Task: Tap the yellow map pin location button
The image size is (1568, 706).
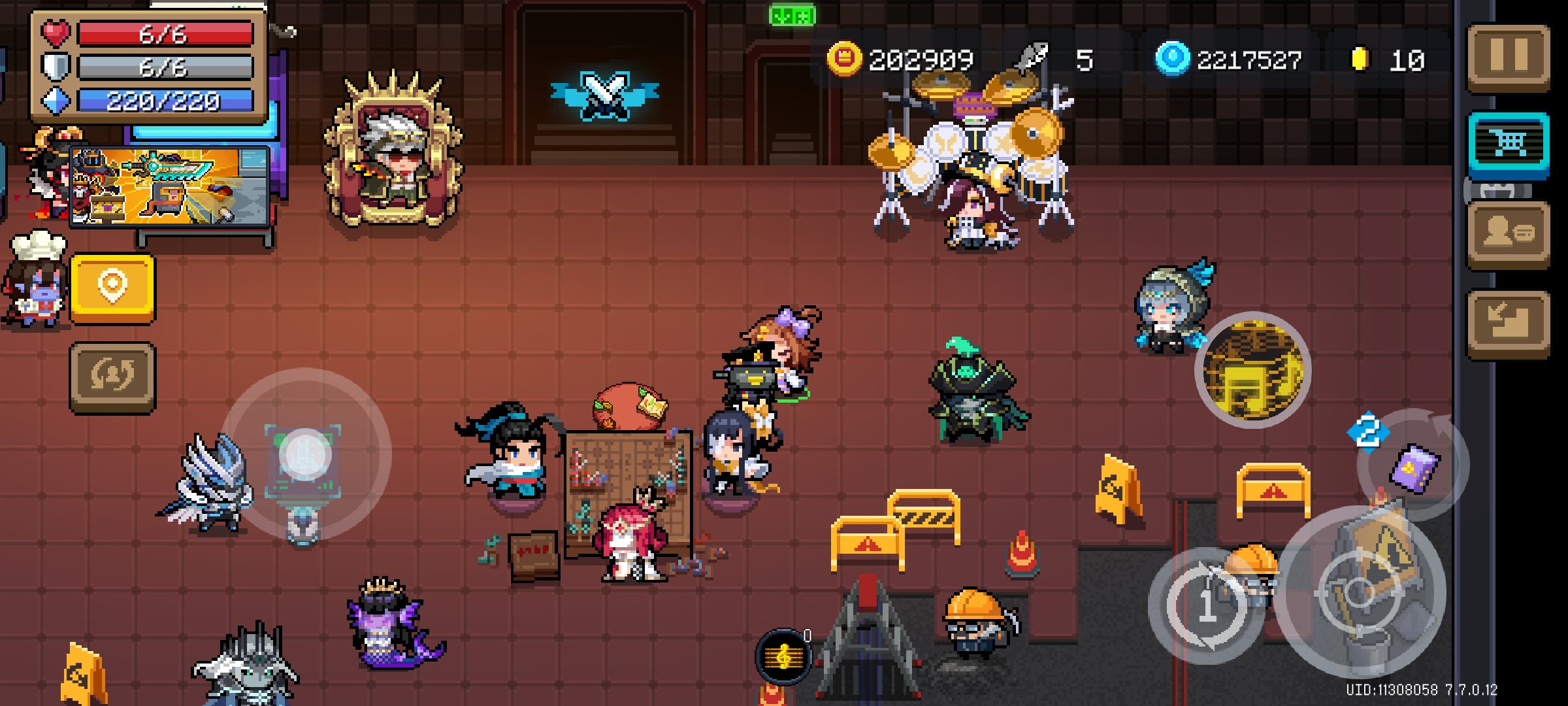Action: click(x=112, y=288)
